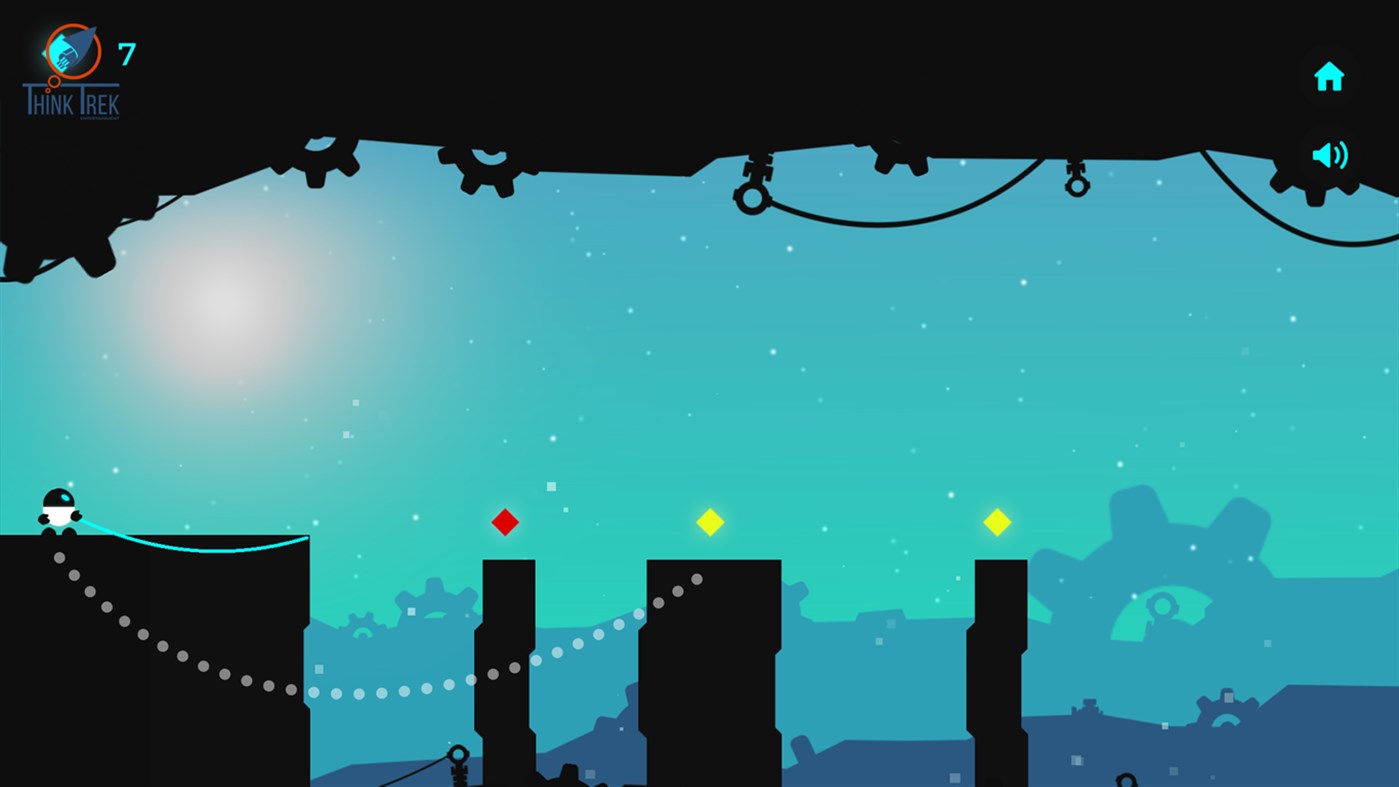Collect the red diamond above the first pillar

[x=505, y=522]
